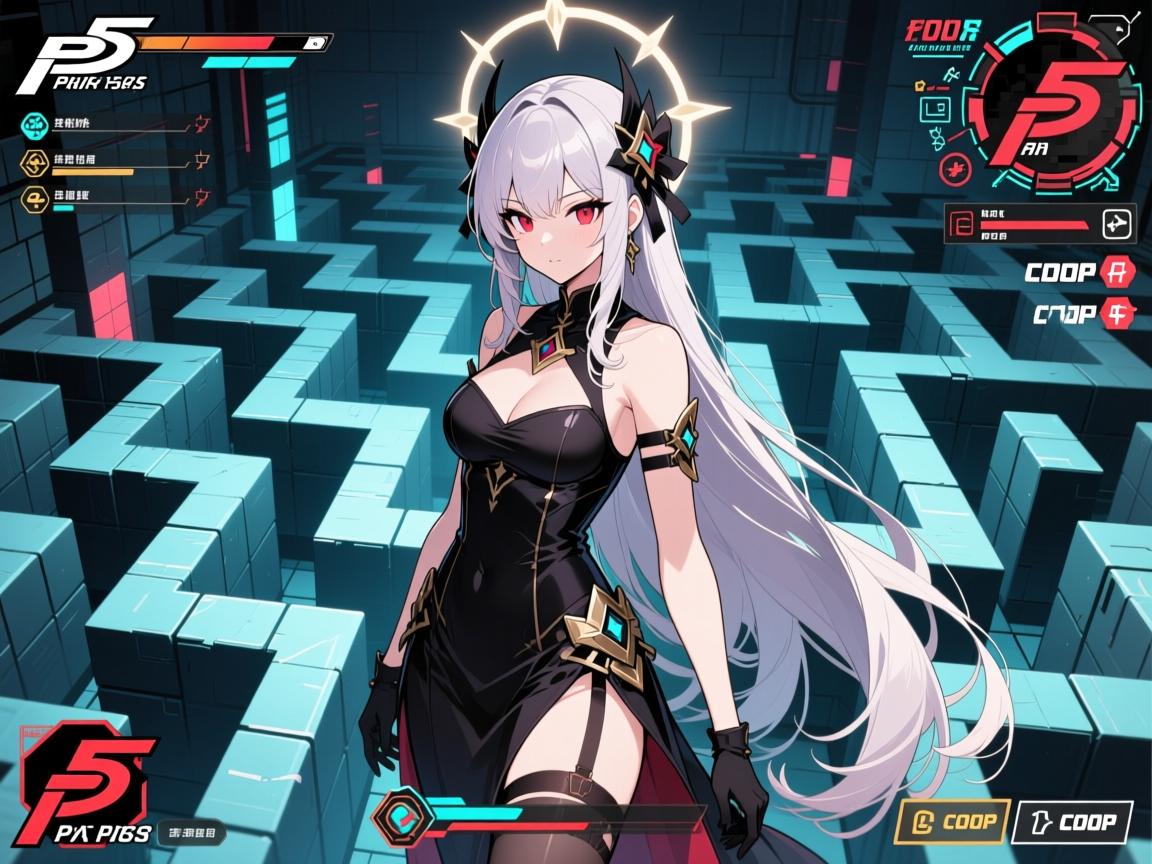Click the yellow-bordered COOP button
The image size is (1152, 864).
pos(948,822)
